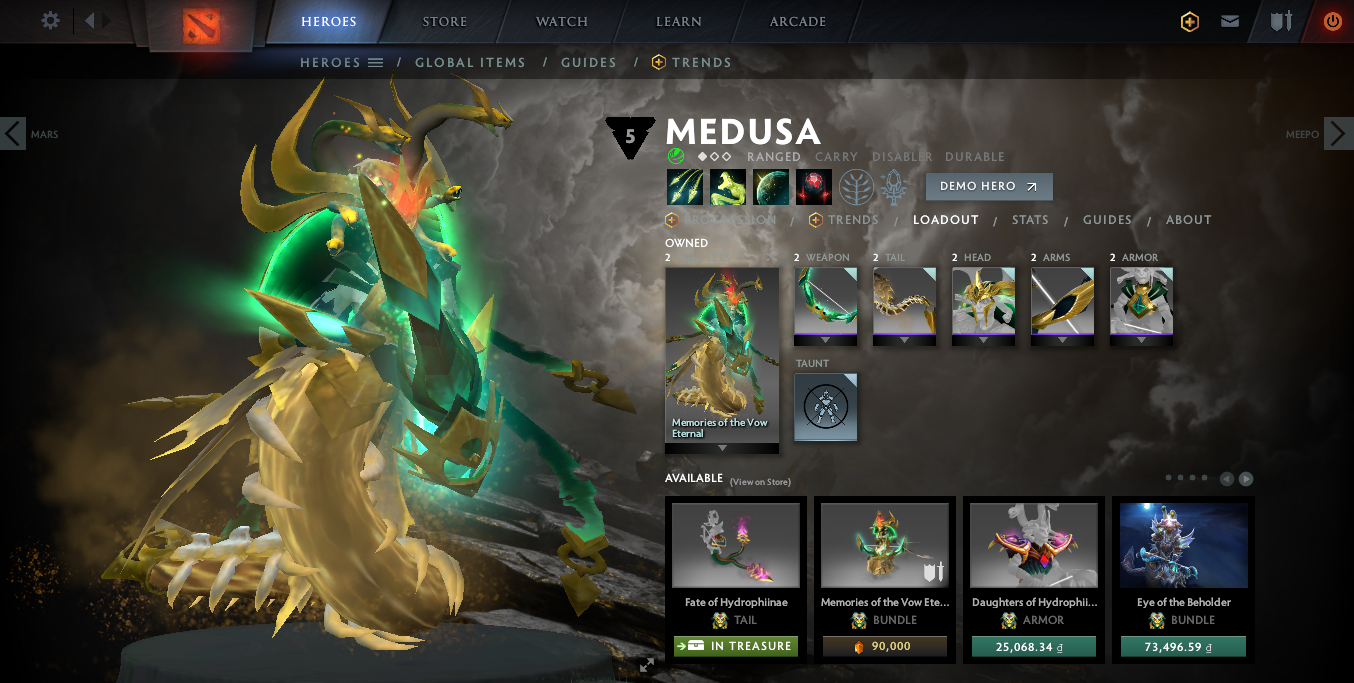Screen dimensions: 1354x683
Task: Open the gear settings menu
Action: 50,21
